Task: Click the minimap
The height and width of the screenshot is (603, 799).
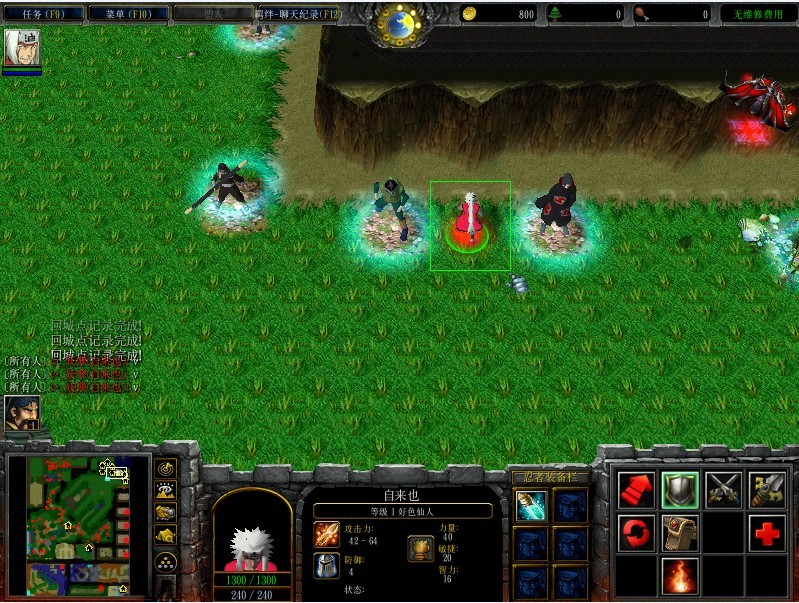Action: tap(76, 520)
